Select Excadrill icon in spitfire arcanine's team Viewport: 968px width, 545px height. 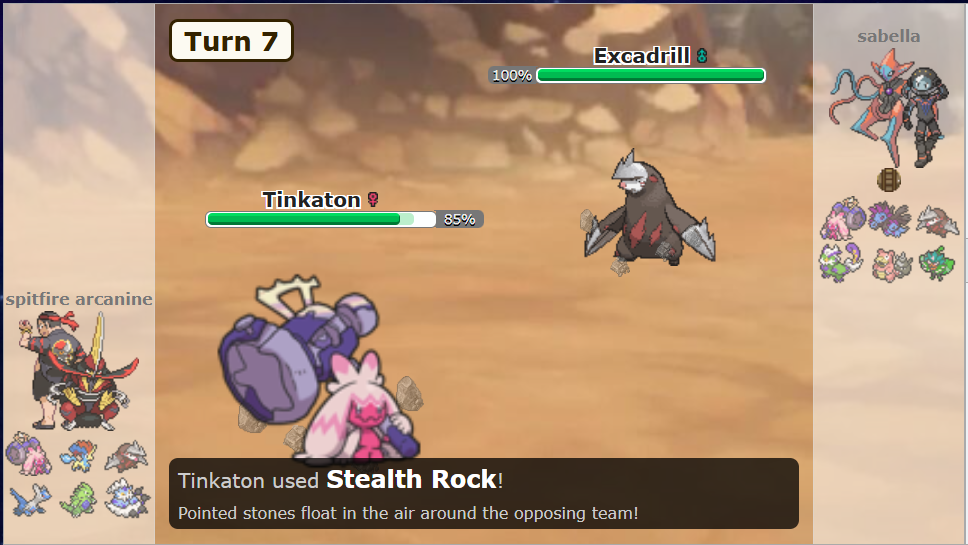point(126,455)
